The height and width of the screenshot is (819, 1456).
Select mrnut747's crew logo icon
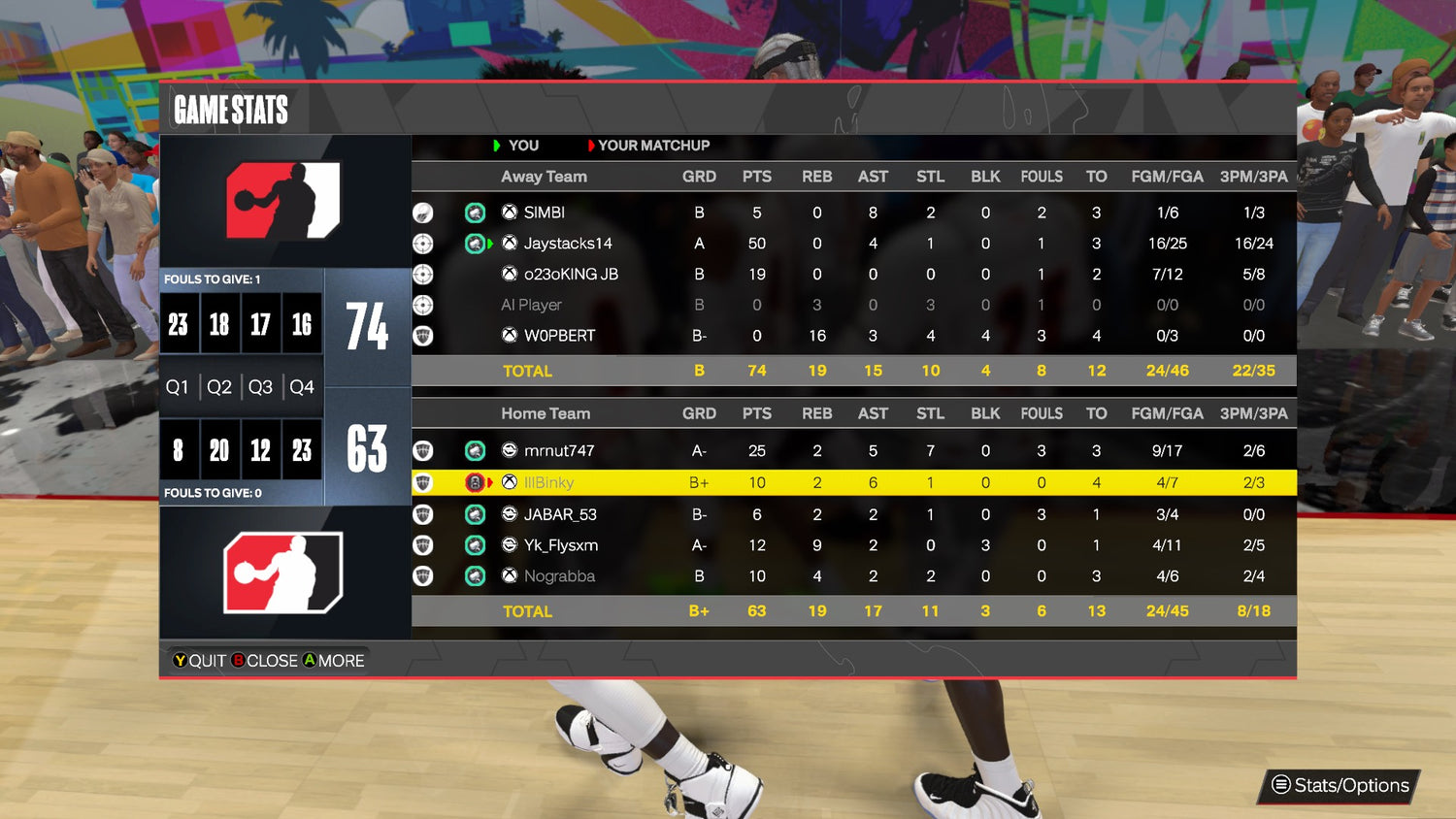[x=475, y=450]
